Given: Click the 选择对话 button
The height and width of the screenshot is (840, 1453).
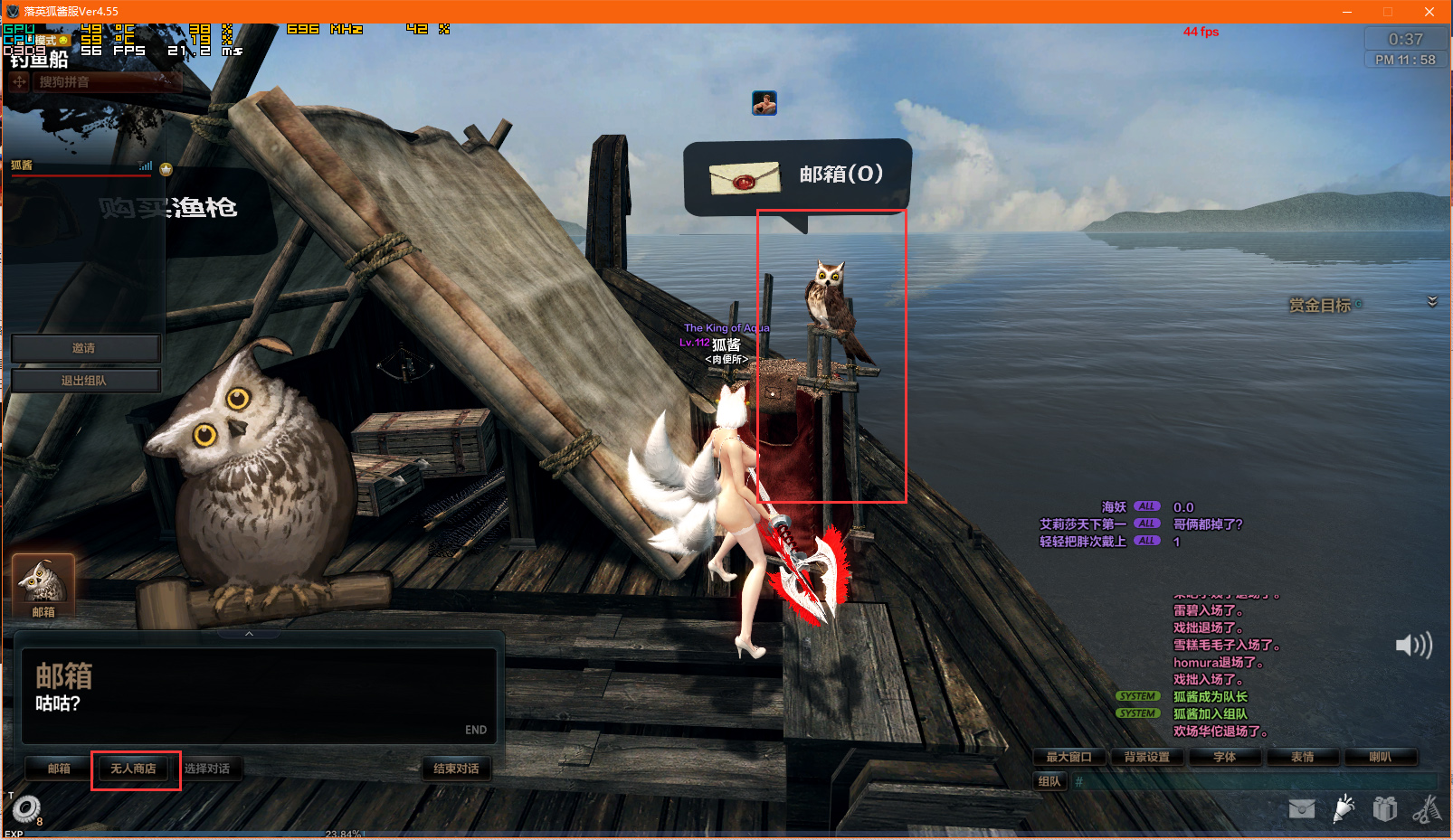Looking at the screenshot, I should coord(207,769).
